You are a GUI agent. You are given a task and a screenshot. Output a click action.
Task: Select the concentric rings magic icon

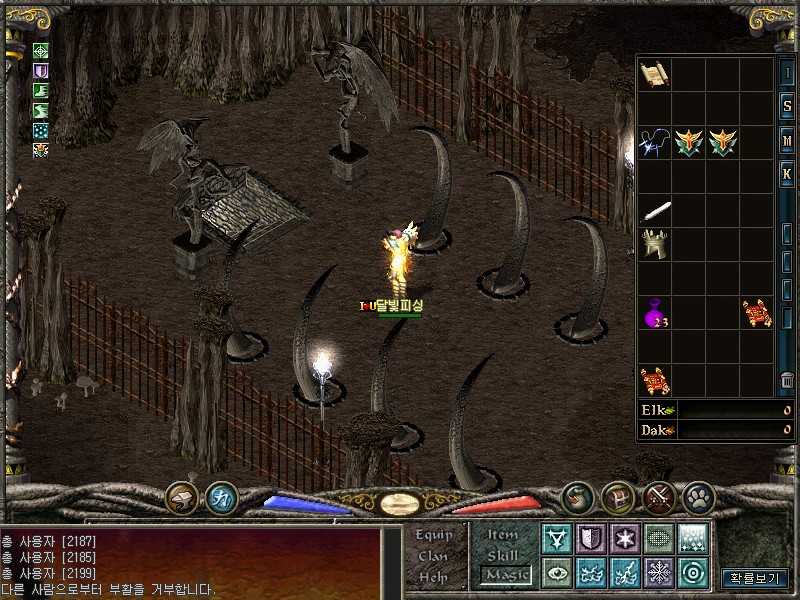[x=692, y=573]
